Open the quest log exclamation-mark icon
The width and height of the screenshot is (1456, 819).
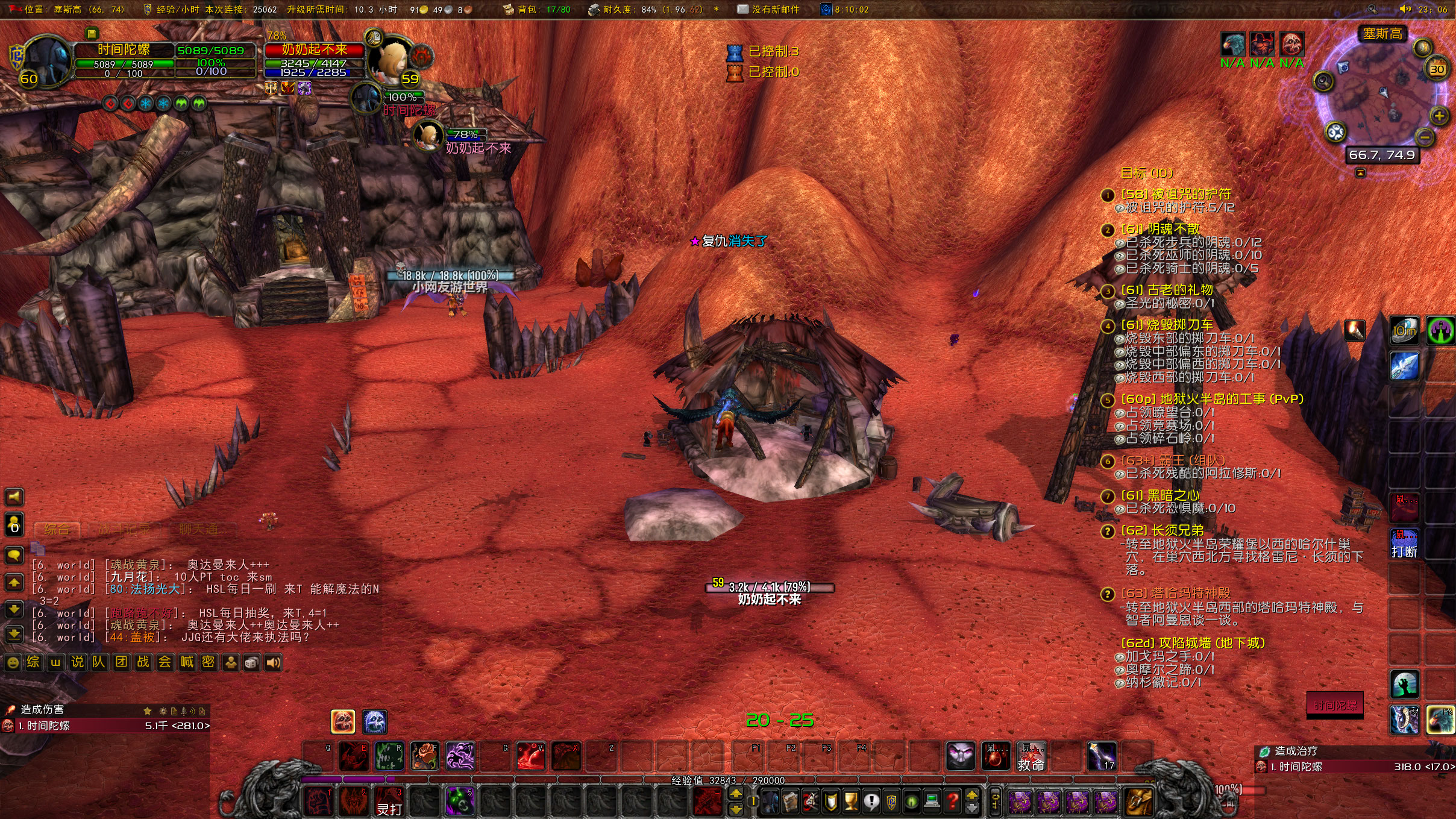click(872, 802)
